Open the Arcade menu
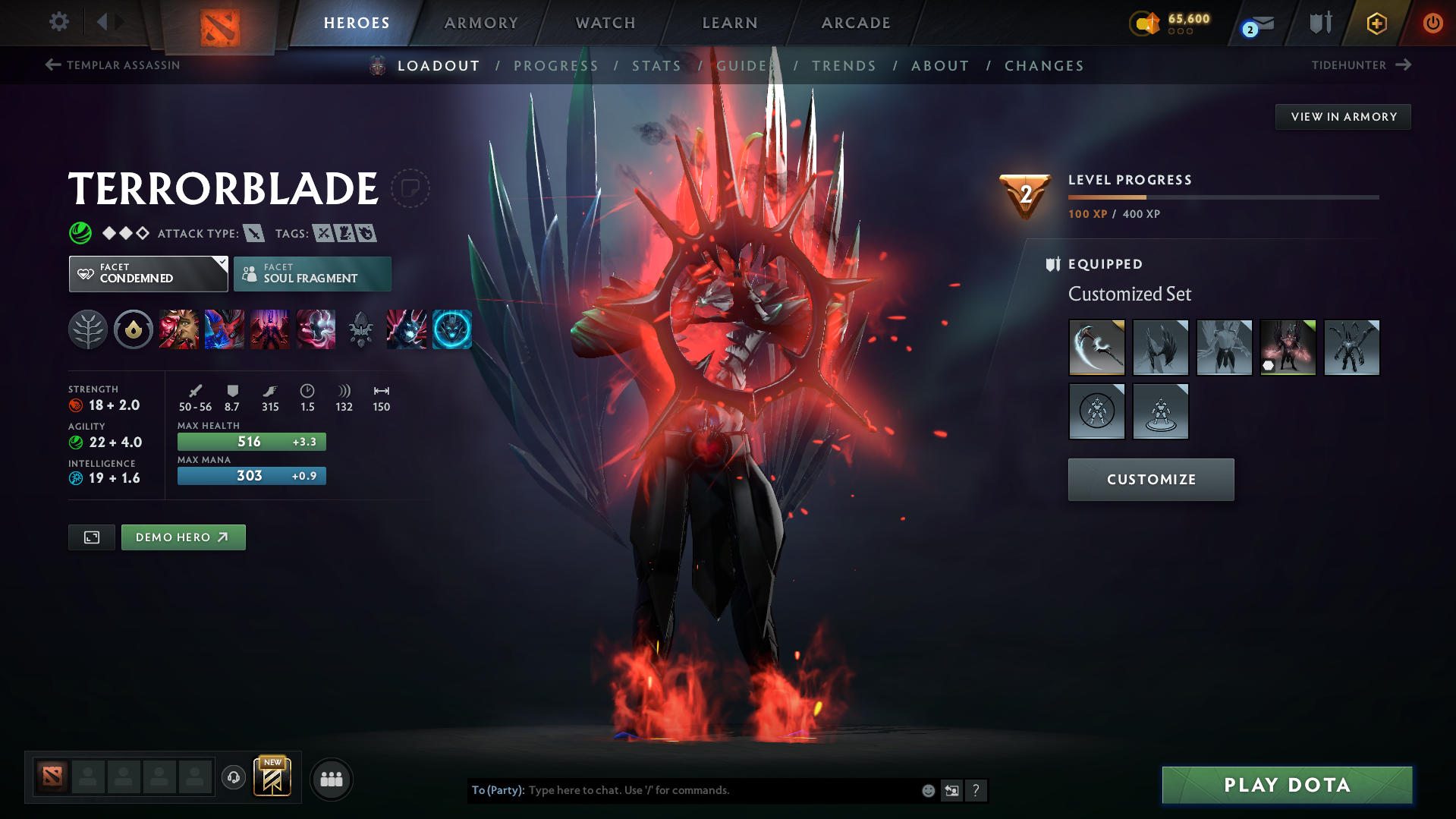The height and width of the screenshot is (819, 1456). (x=855, y=23)
